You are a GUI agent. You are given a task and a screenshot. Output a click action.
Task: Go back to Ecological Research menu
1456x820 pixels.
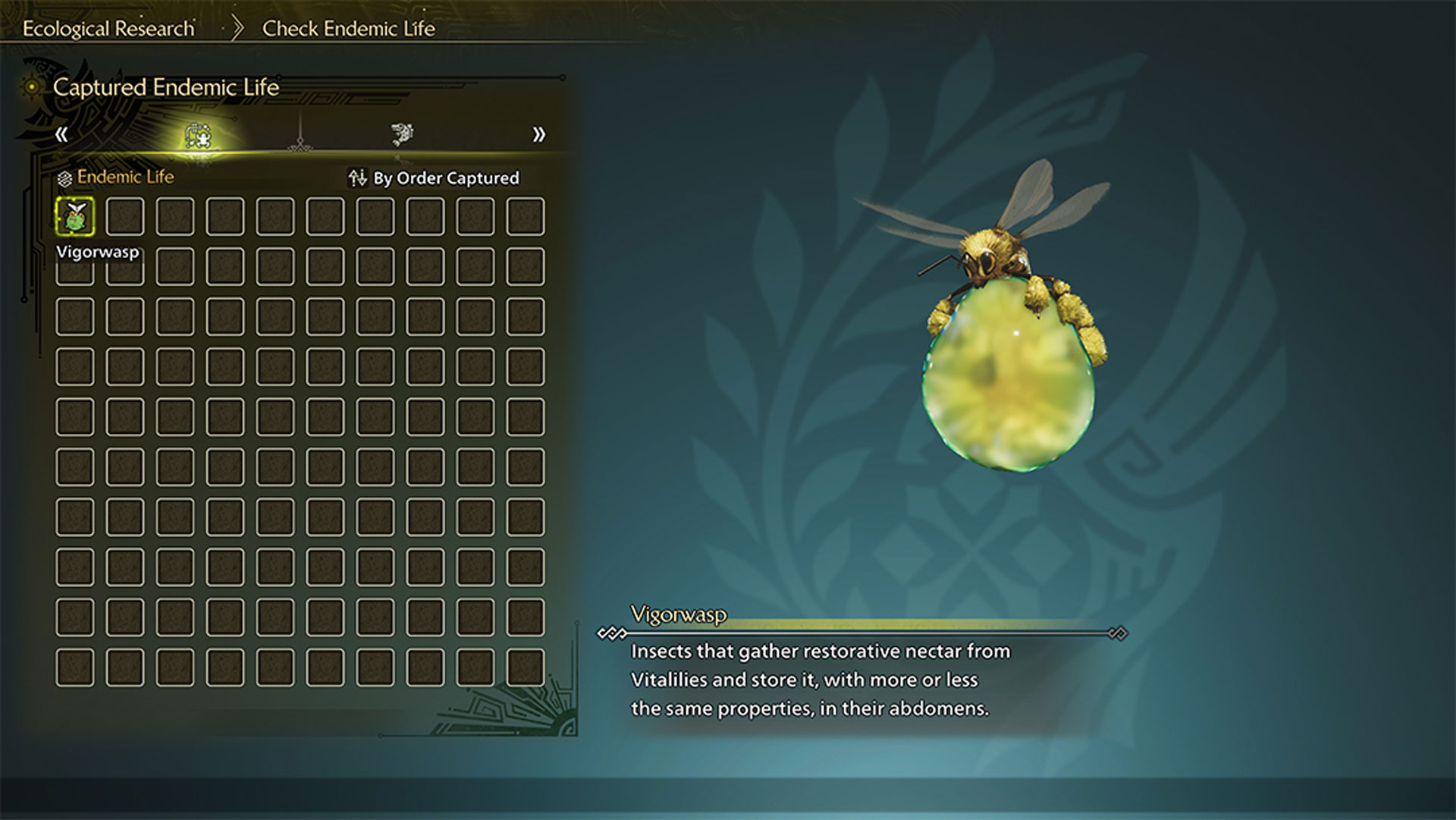[x=108, y=28]
